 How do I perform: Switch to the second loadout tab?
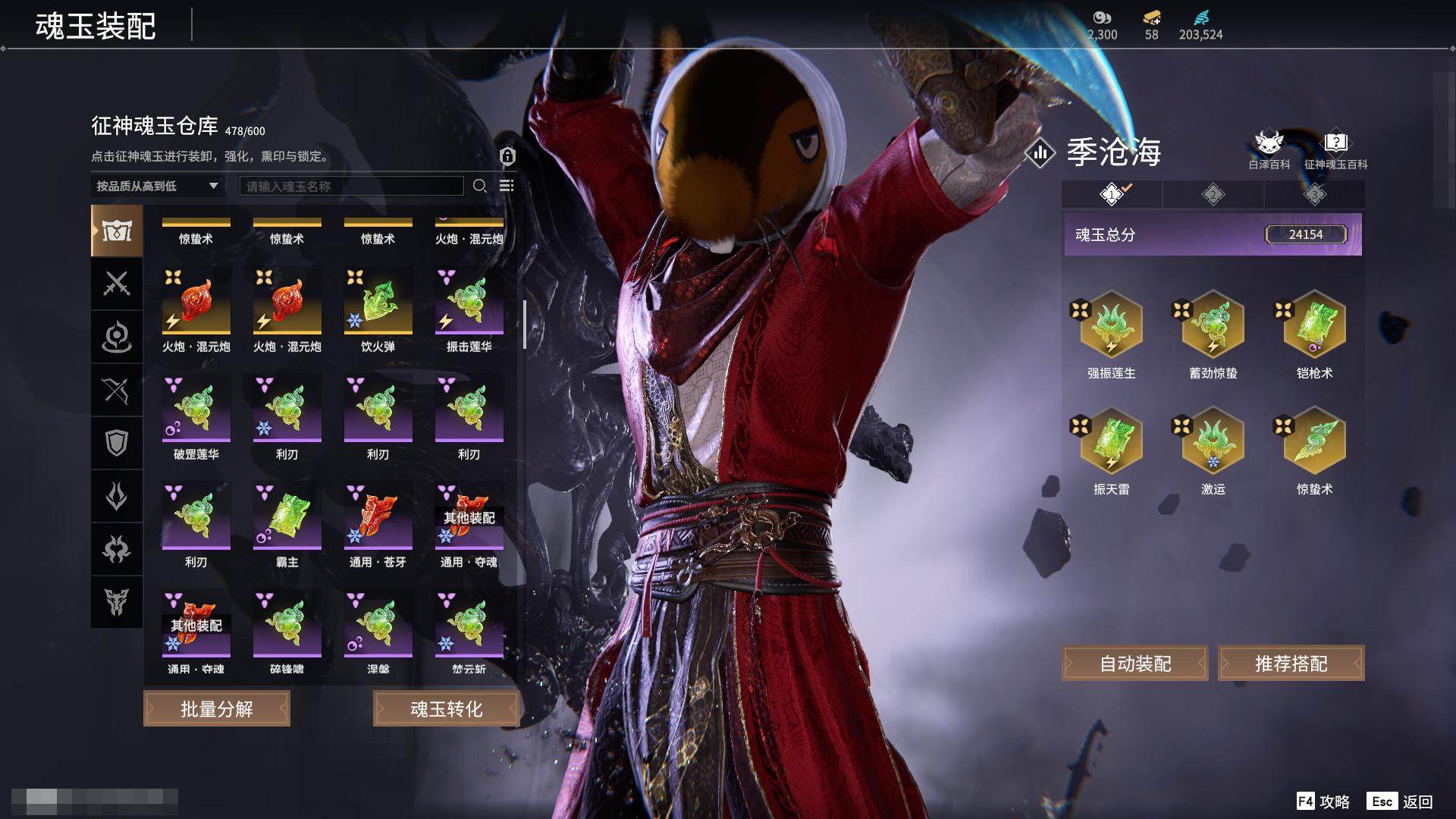coord(1213,195)
